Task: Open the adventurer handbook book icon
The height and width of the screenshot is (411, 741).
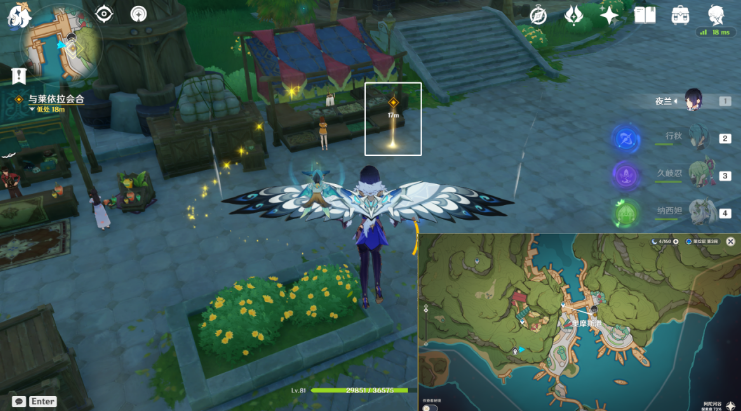Action: pos(645,15)
